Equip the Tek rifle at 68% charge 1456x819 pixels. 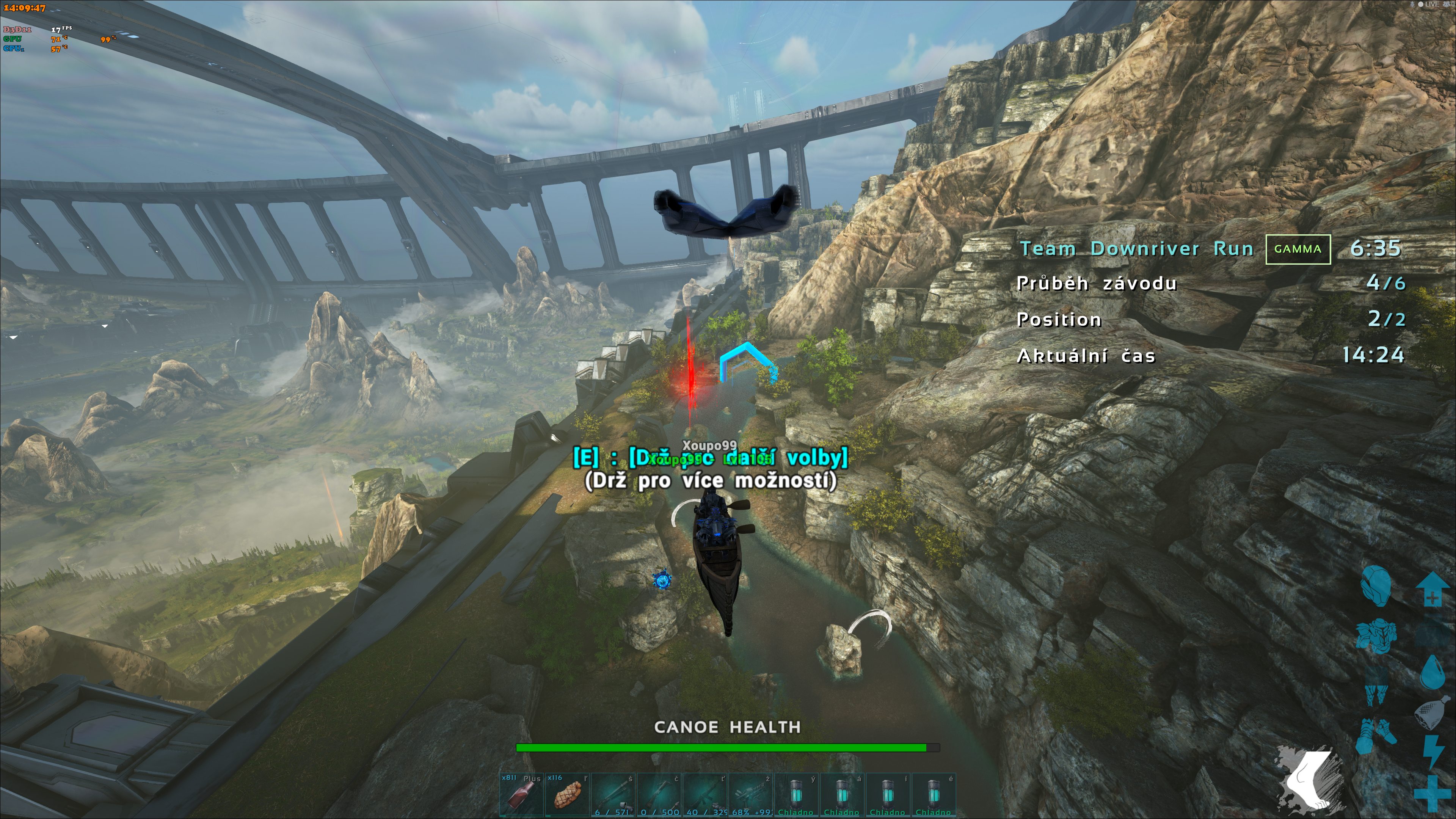[751, 795]
